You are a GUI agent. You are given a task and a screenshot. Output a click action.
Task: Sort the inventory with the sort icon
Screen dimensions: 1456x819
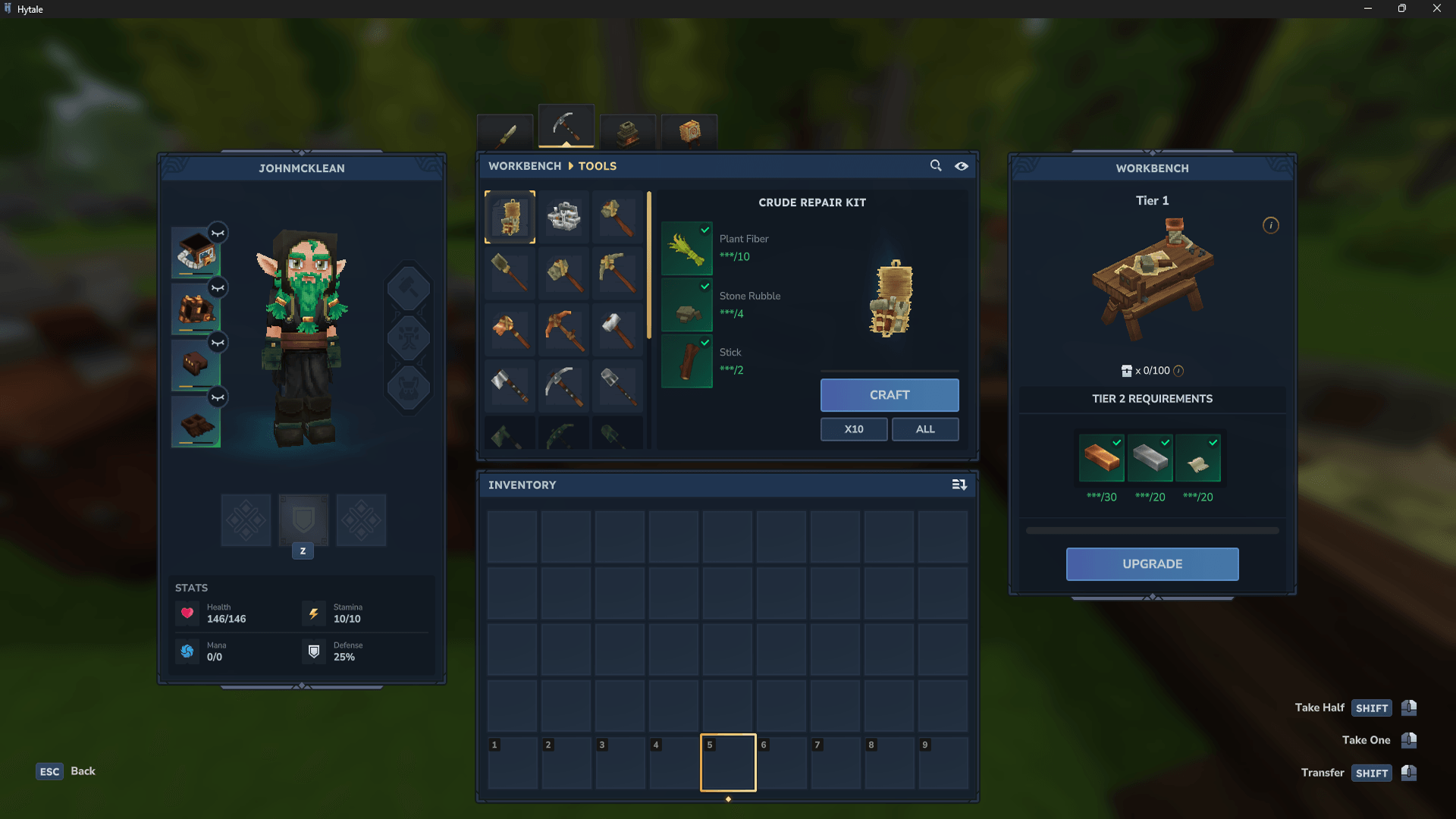(x=959, y=485)
